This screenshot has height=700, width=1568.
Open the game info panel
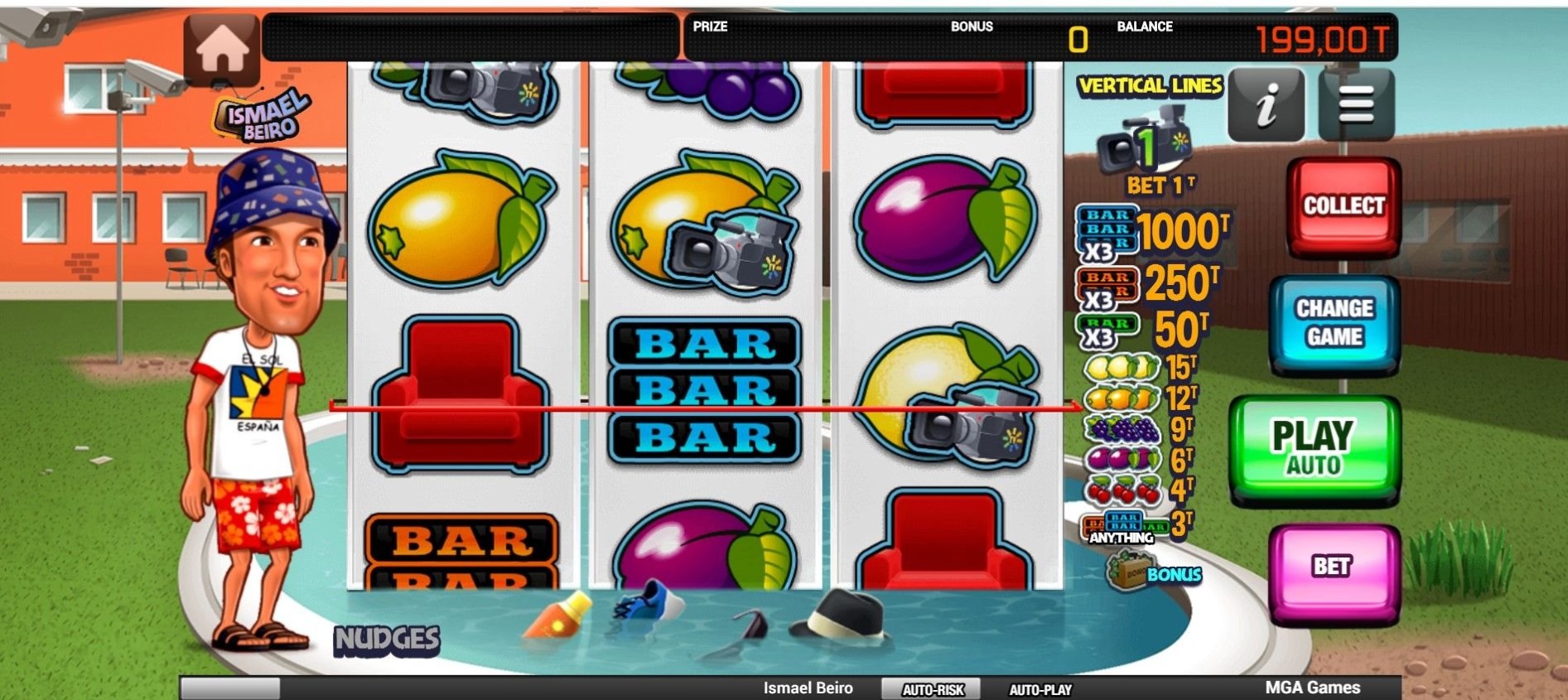(x=1266, y=106)
